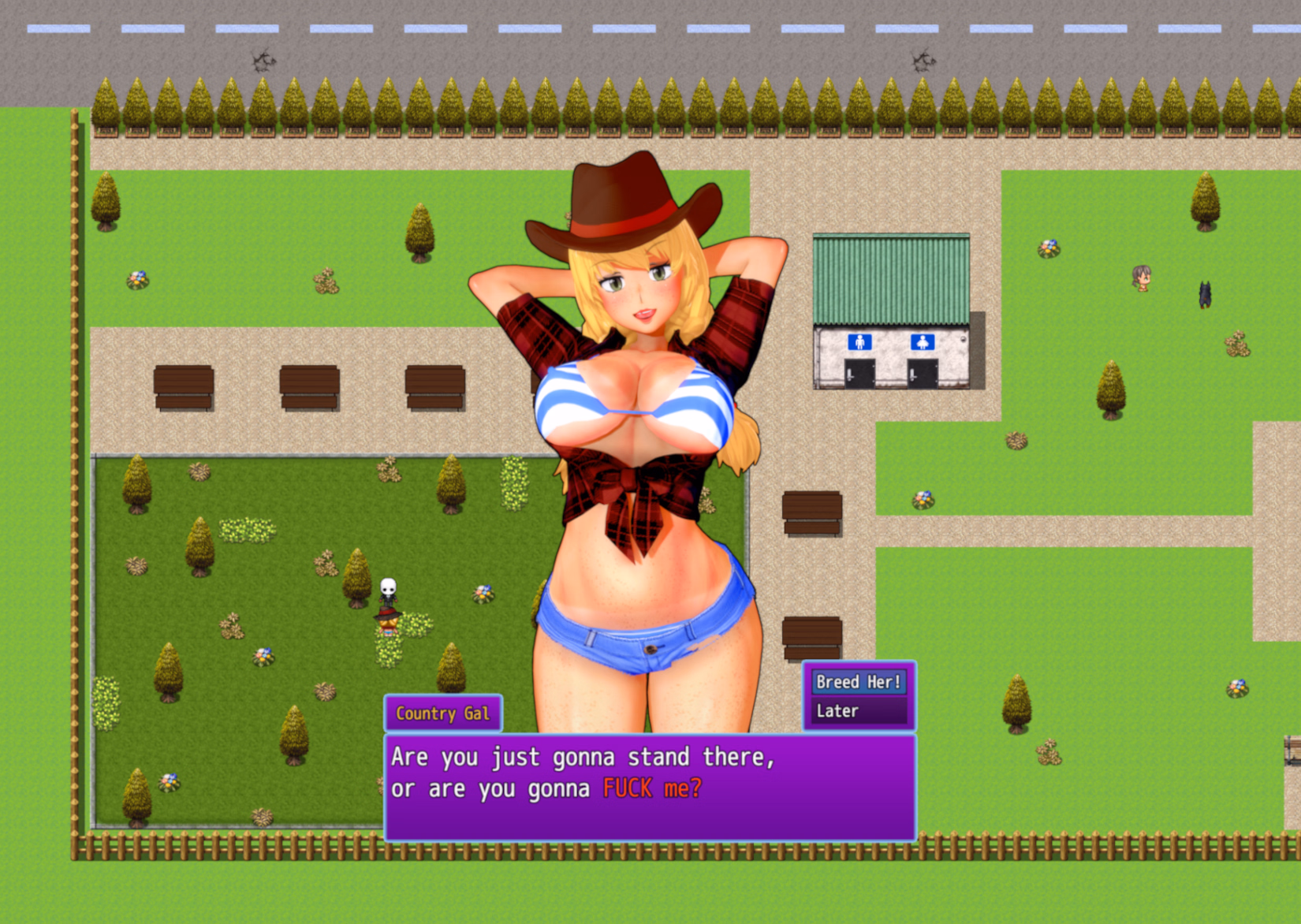Click the flower patch near the right fence
The image size is (1301, 924).
[1236, 687]
